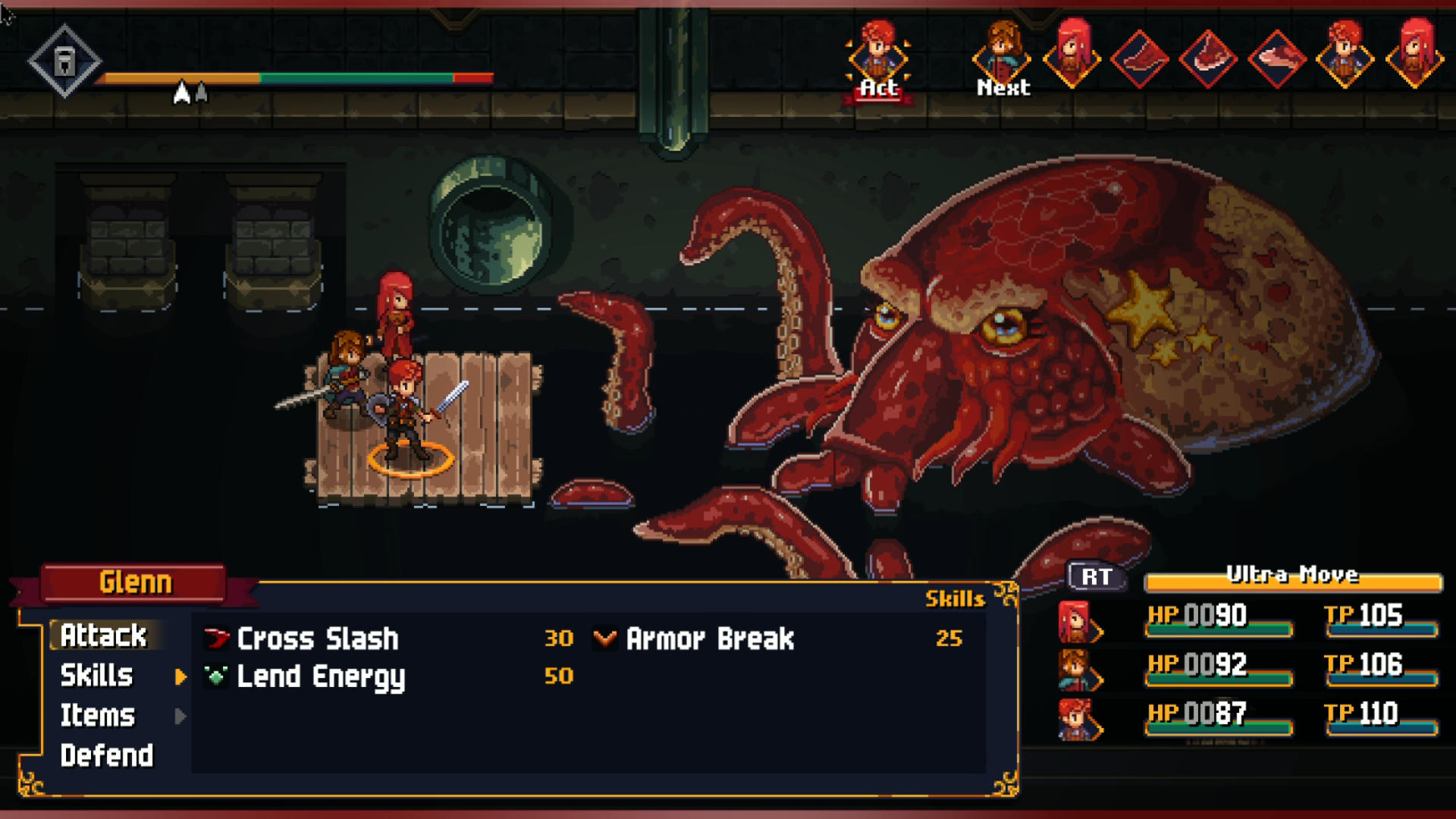Select the Defend command
This screenshot has width=1456, height=819.
(106, 755)
